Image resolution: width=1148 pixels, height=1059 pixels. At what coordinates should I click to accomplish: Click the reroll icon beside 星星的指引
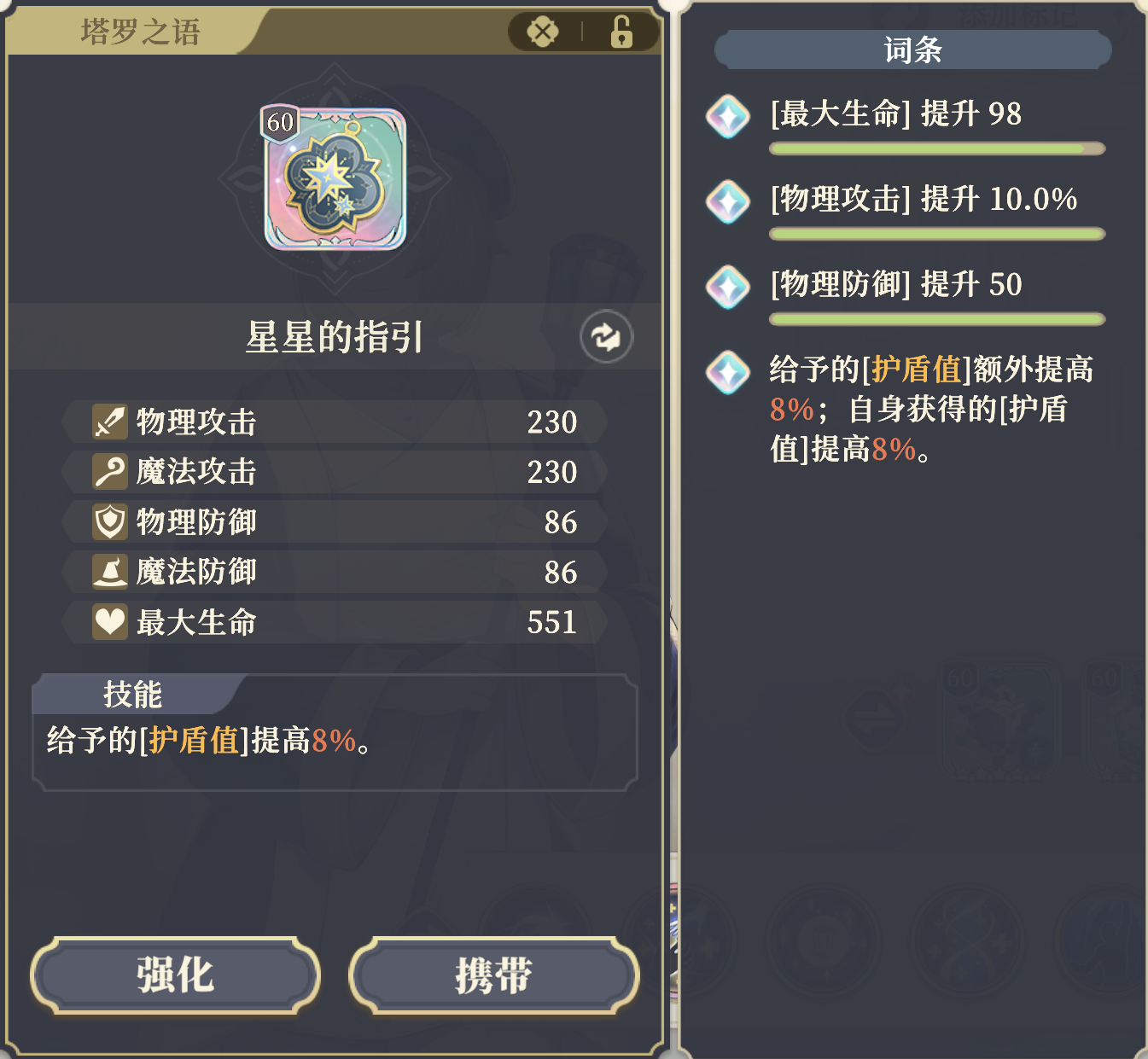[x=606, y=337]
